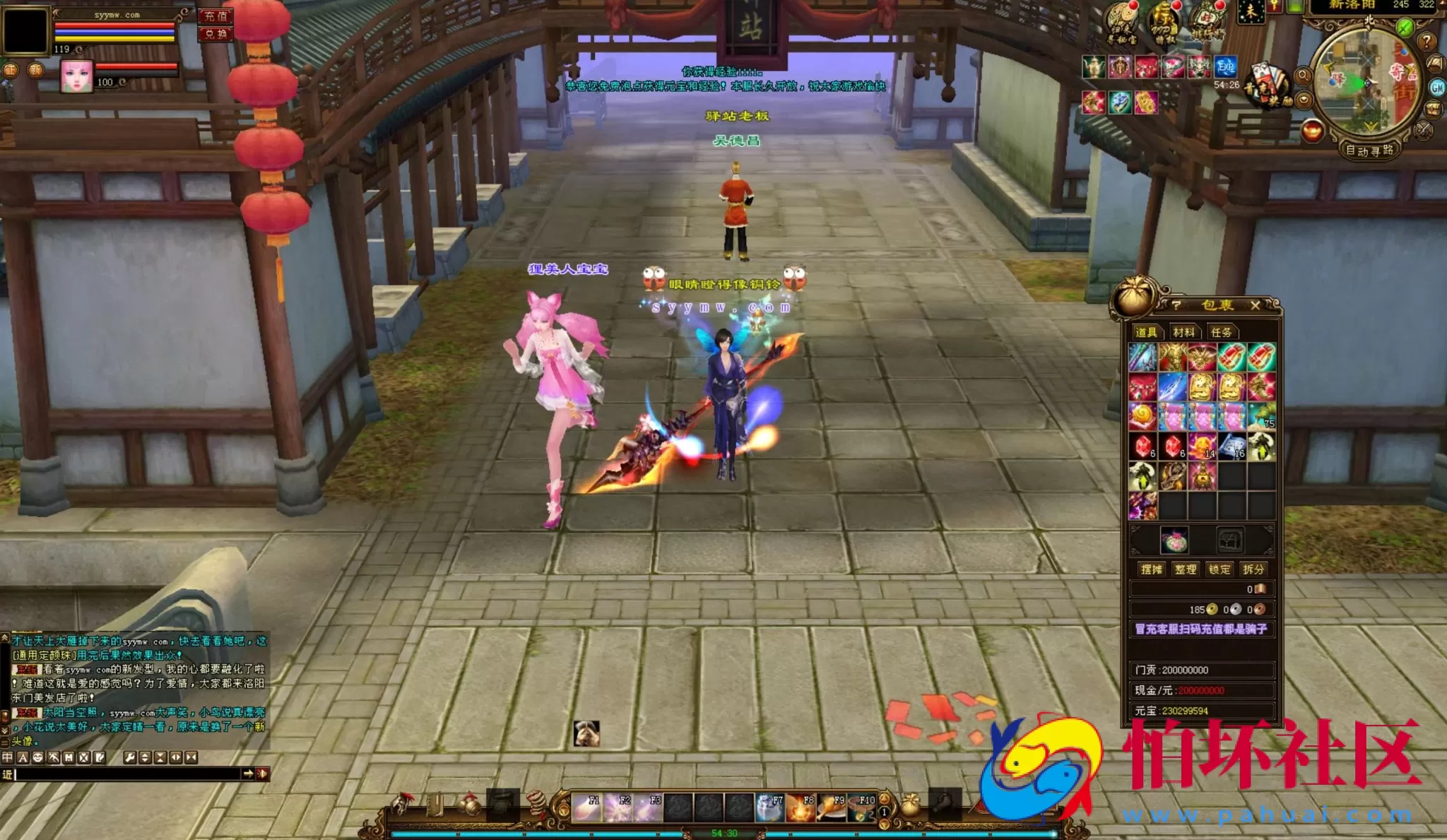Click the magnifier icon beside the minimap
This screenshot has width=1447, height=840.
[1303, 76]
